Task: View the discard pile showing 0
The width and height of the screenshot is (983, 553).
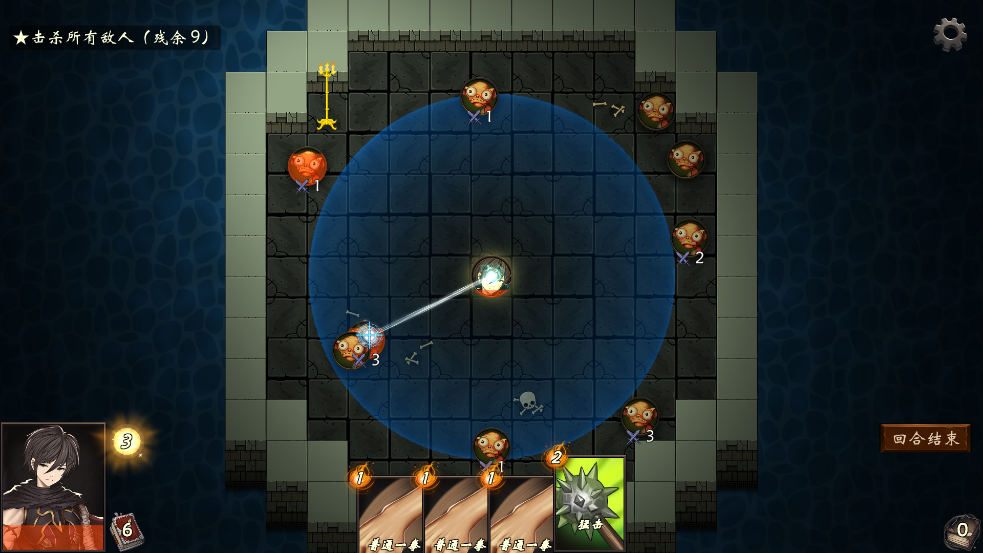Action: (x=960, y=531)
